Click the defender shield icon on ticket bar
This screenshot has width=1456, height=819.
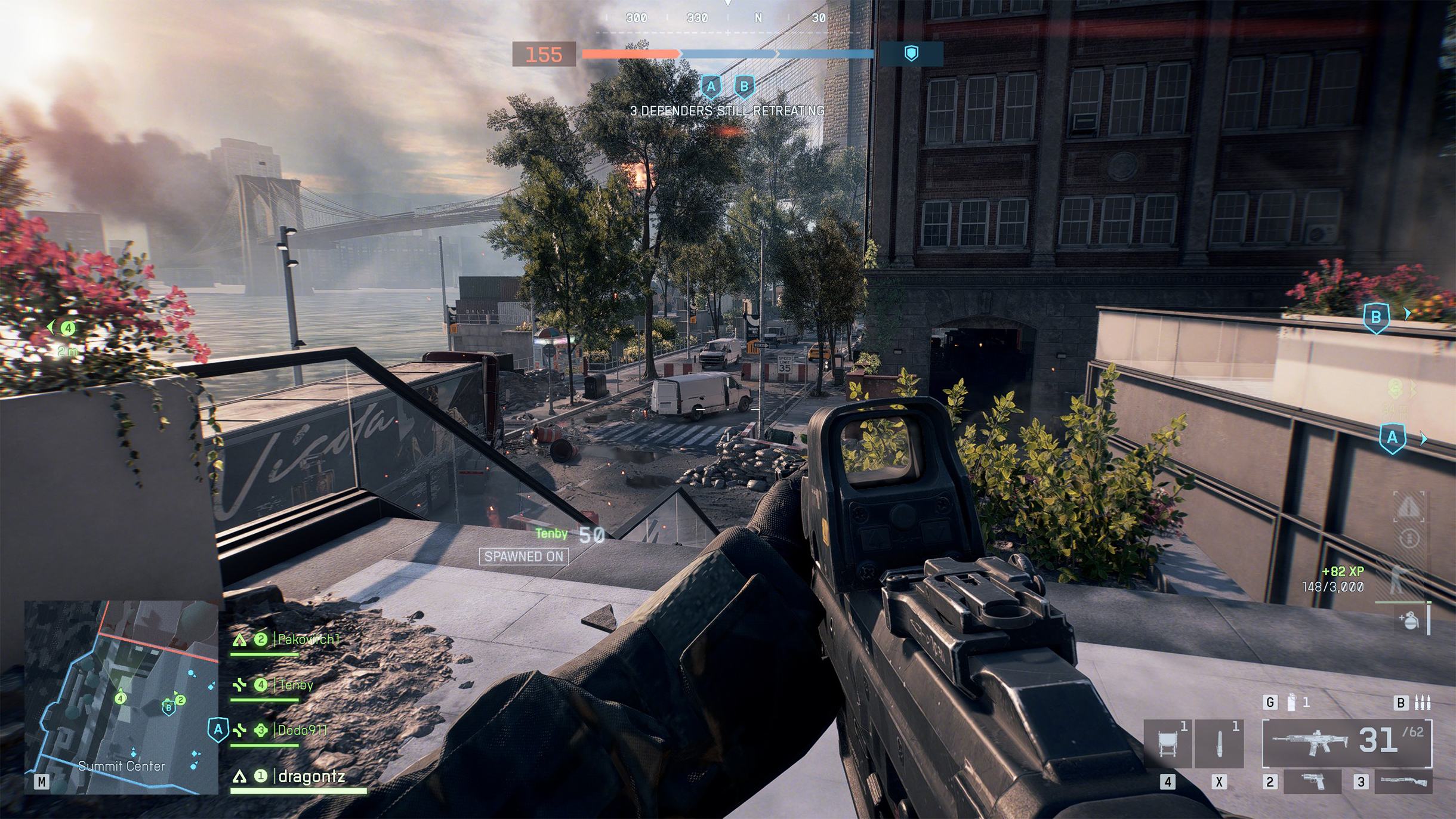911,54
